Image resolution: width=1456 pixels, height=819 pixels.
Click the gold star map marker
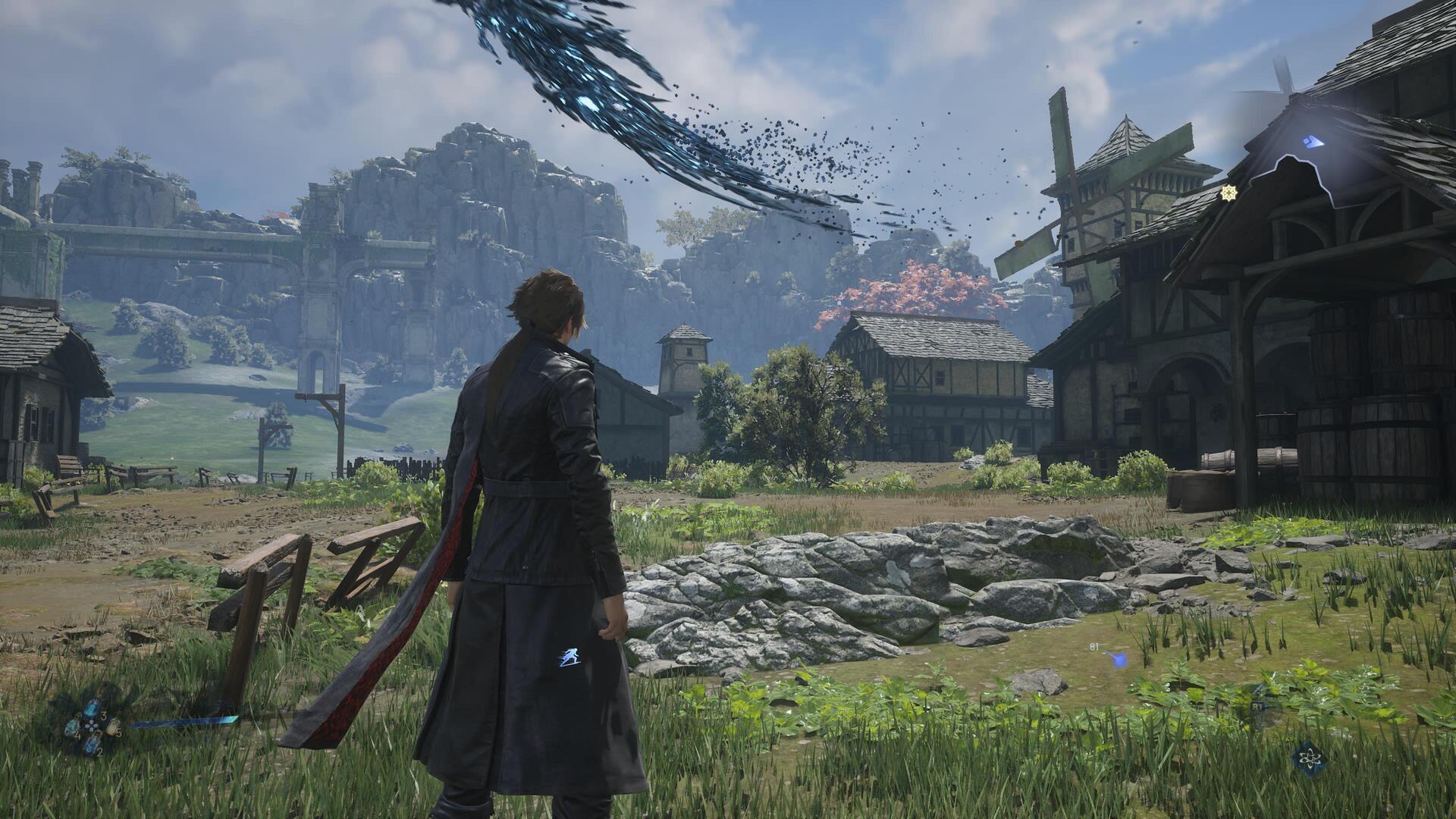(x=1228, y=193)
